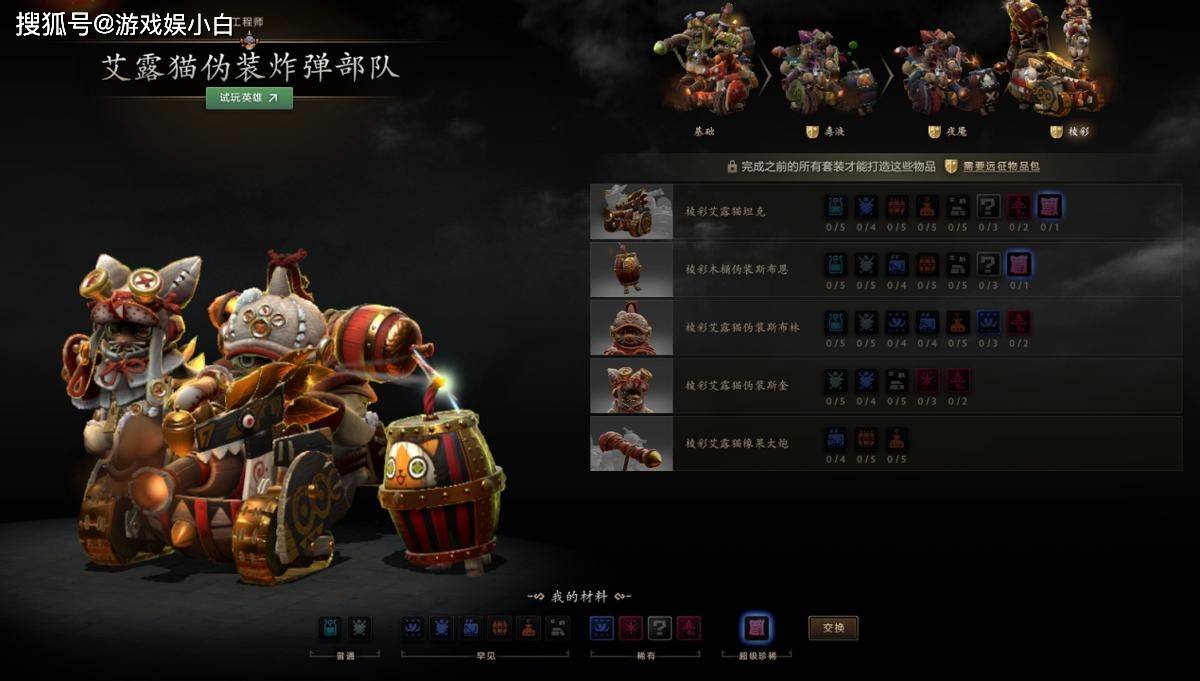Choose the 棱彩艾露猫橡果大炮 cannon thumbnail
The image size is (1200, 681).
pyautogui.click(x=631, y=443)
